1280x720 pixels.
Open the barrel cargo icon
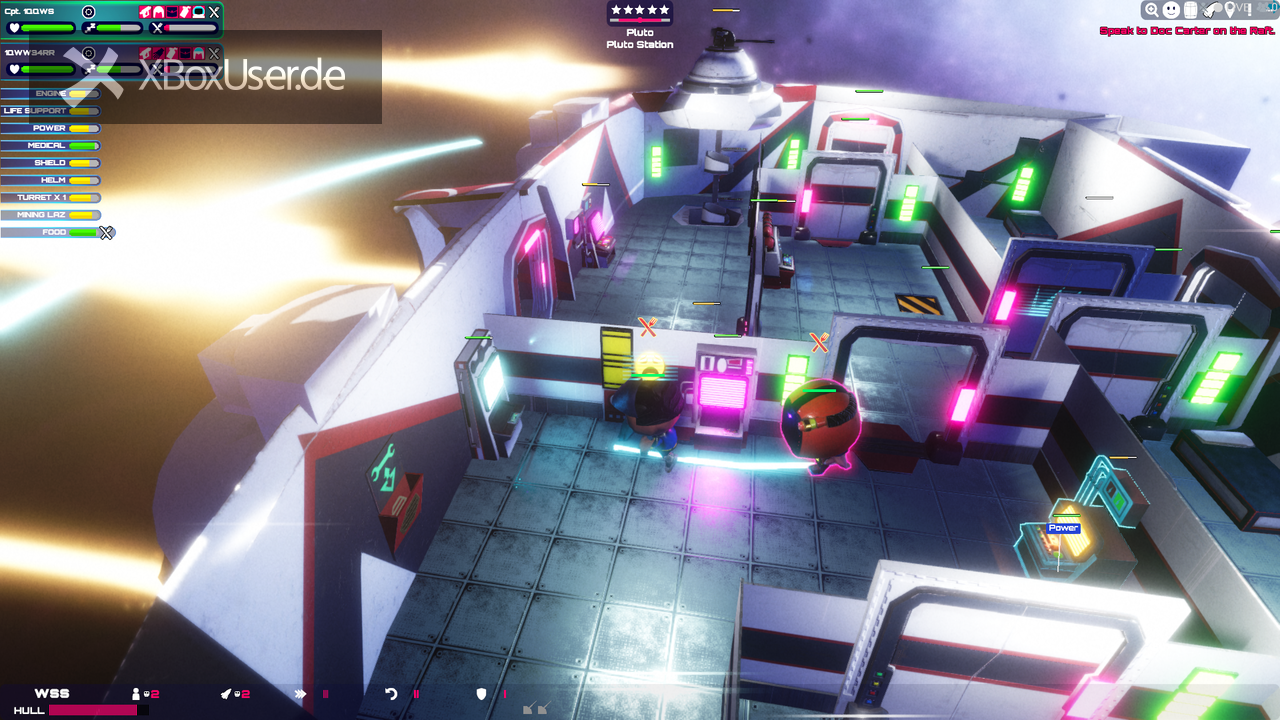click(x=1190, y=10)
